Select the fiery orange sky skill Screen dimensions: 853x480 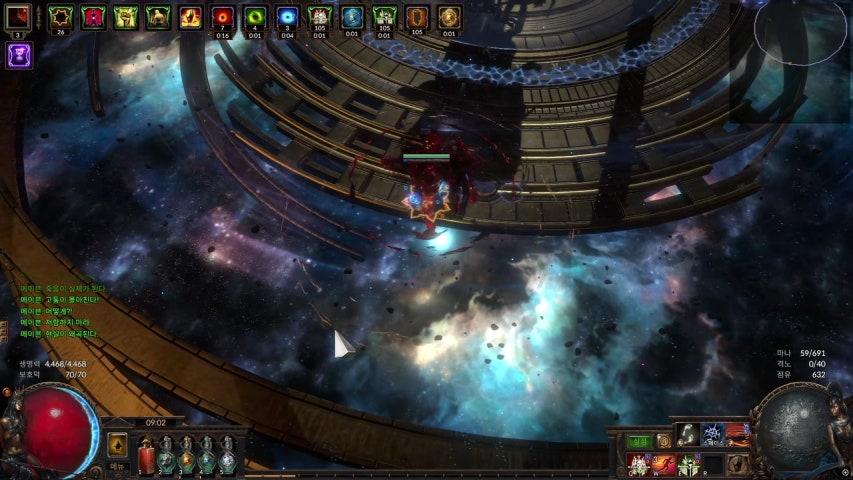(739, 433)
